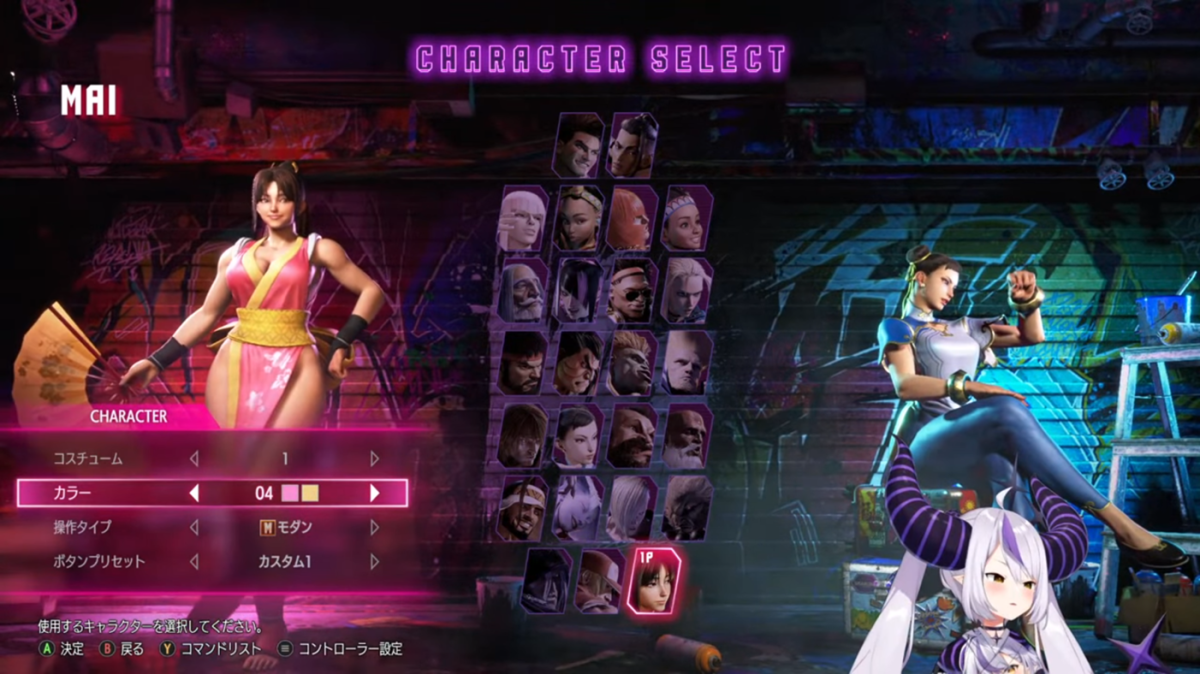Select Mai's highlighted 1P tile

(653, 580)
